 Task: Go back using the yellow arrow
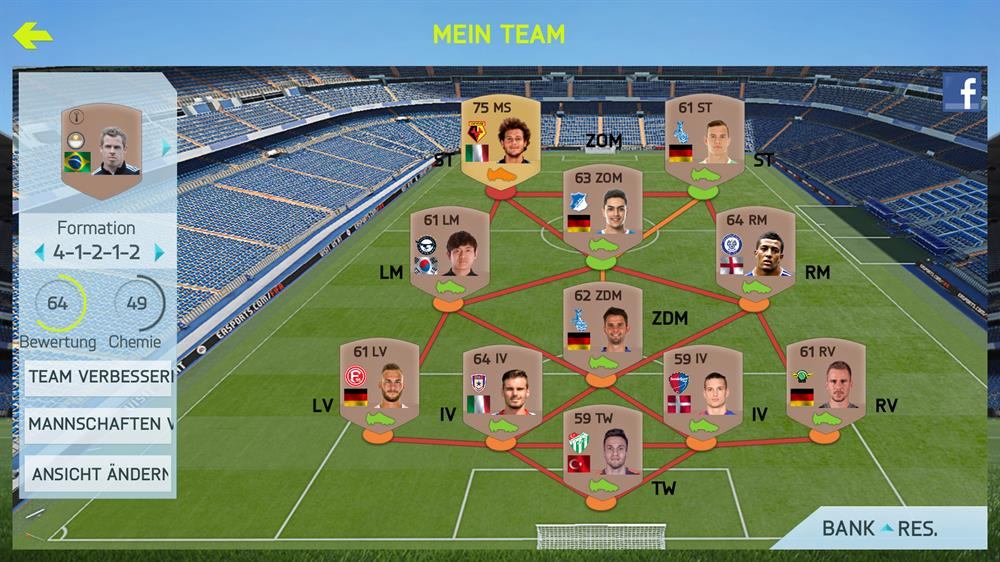(x=32, y=36)
